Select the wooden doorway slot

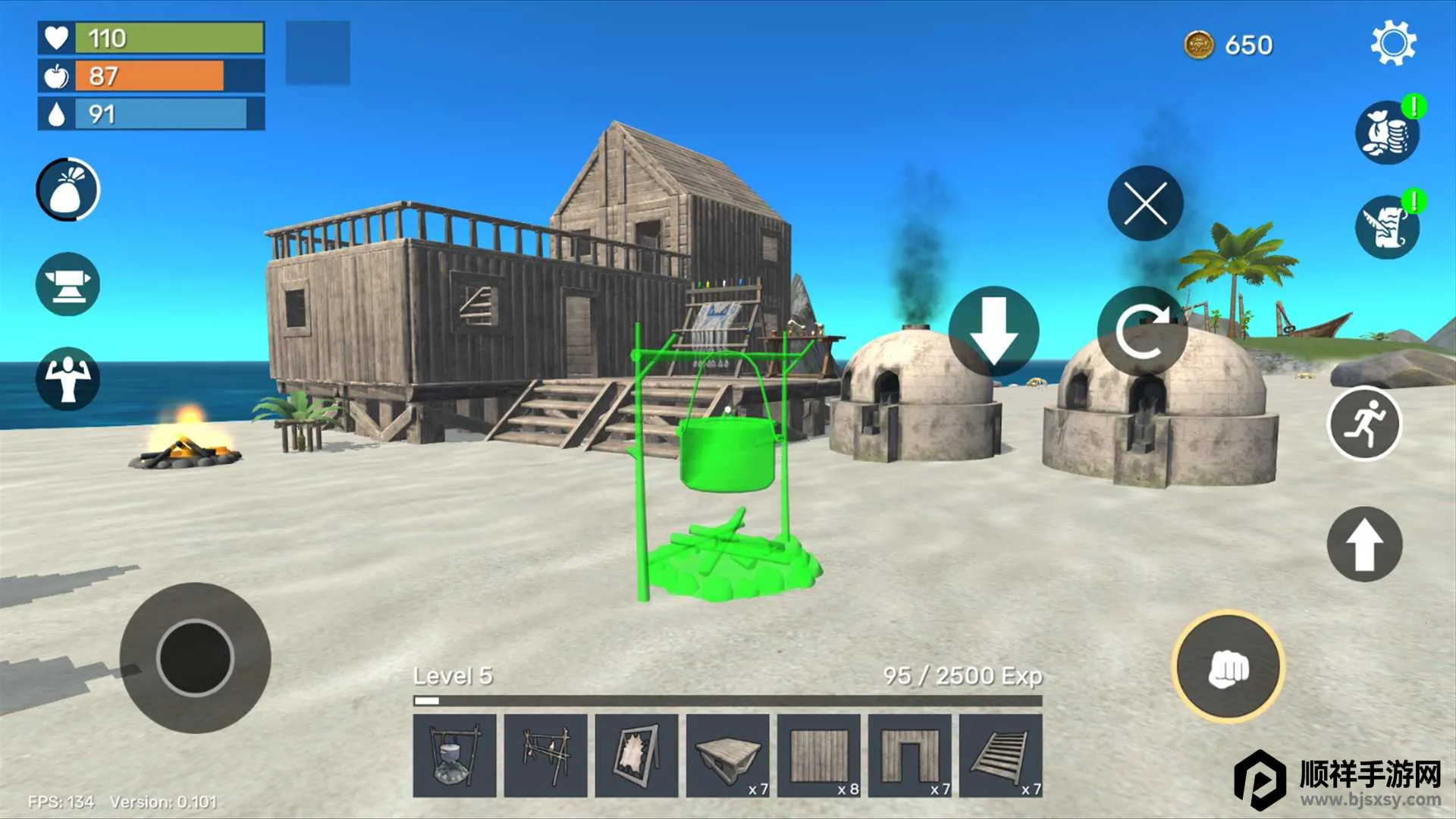pos(910,755)
